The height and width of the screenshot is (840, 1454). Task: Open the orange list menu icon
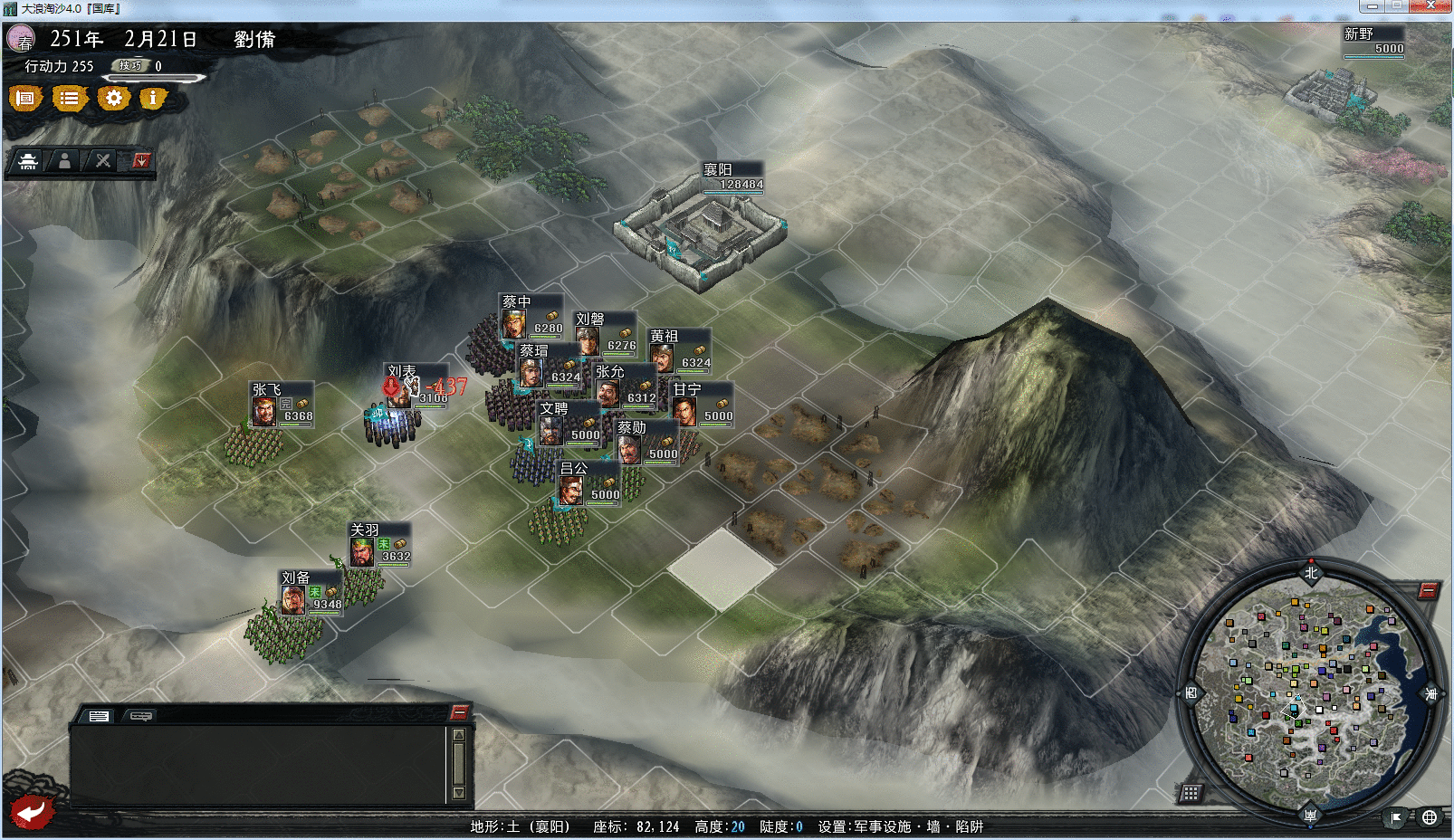pyautogui.click(x=69, y=98)
